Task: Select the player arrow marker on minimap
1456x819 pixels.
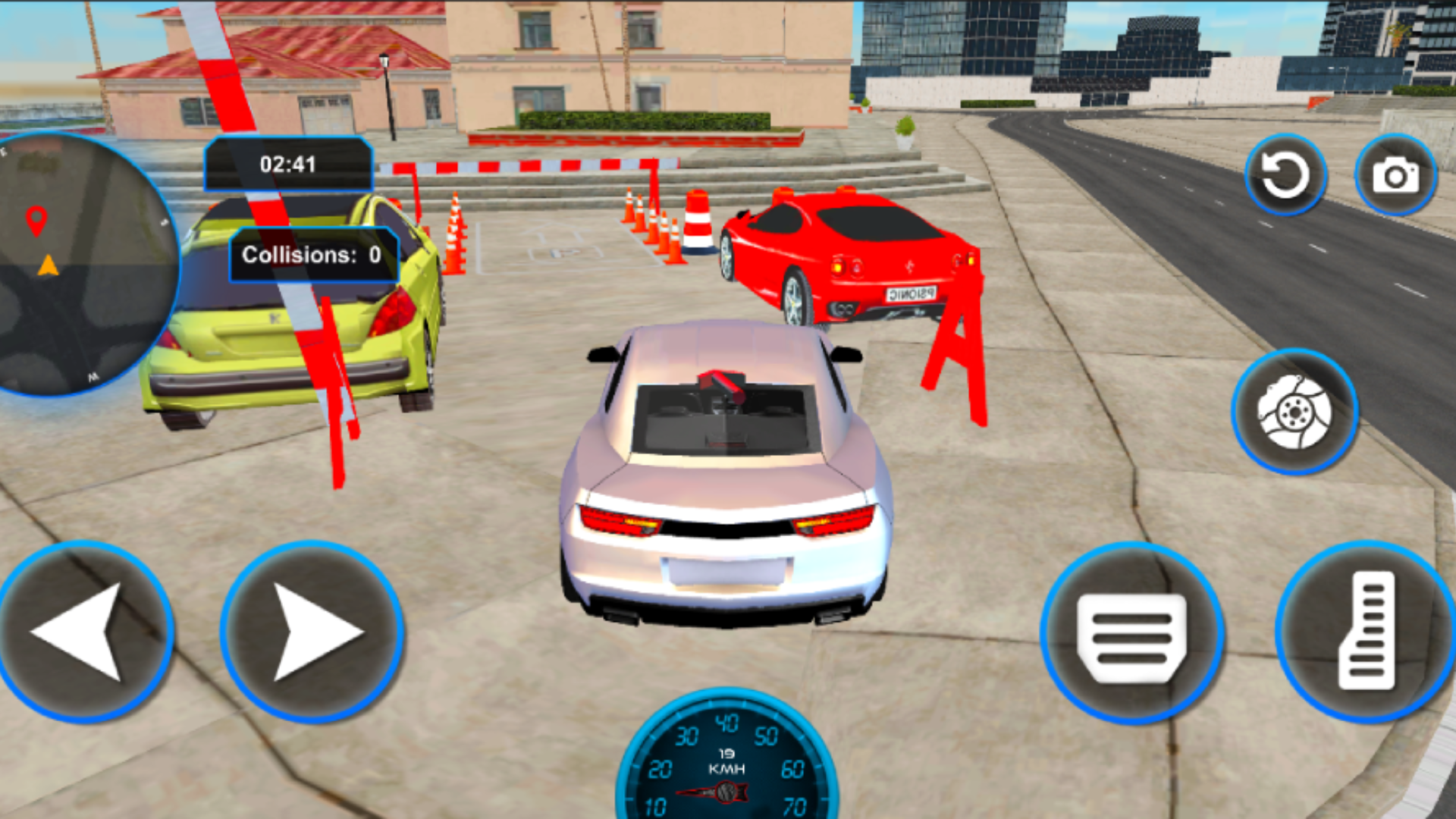Action: pos(47,265)
